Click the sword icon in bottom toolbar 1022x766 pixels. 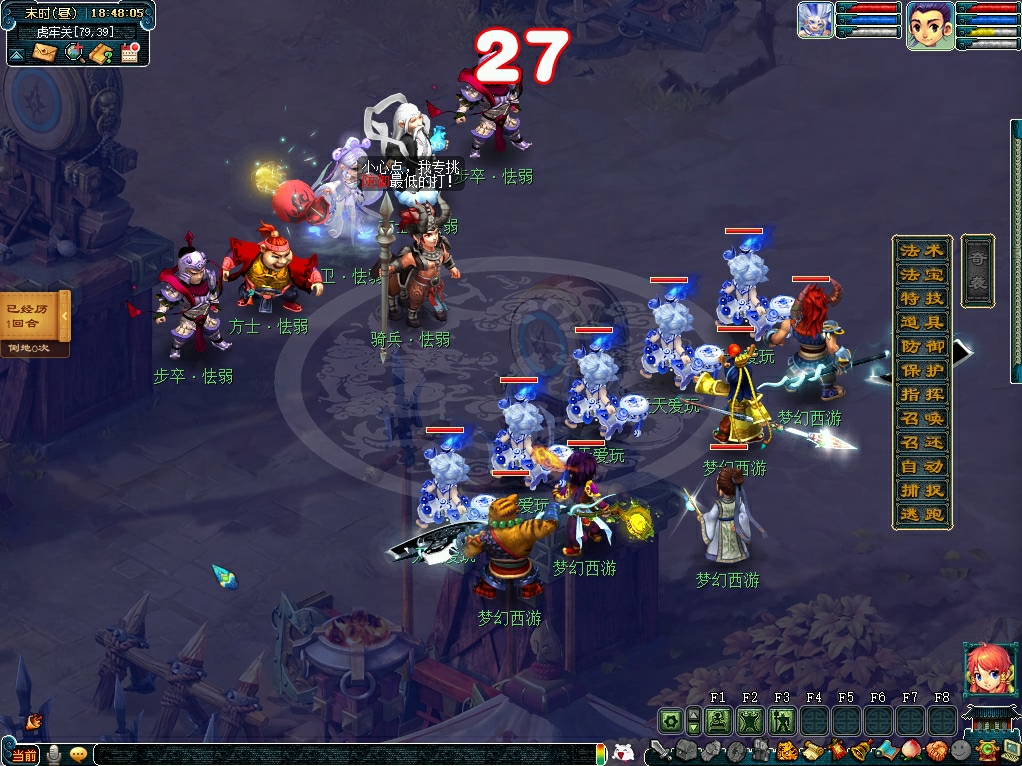point(659,750)
